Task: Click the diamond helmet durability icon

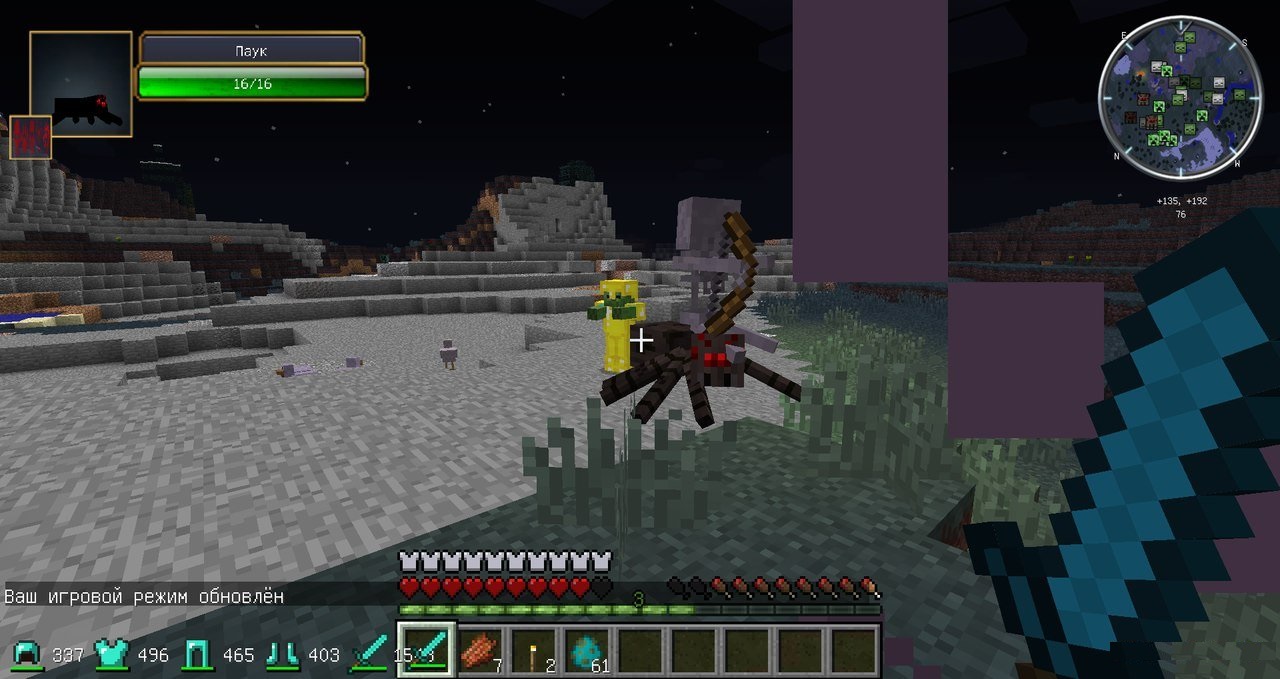Action: coord(26,655)
